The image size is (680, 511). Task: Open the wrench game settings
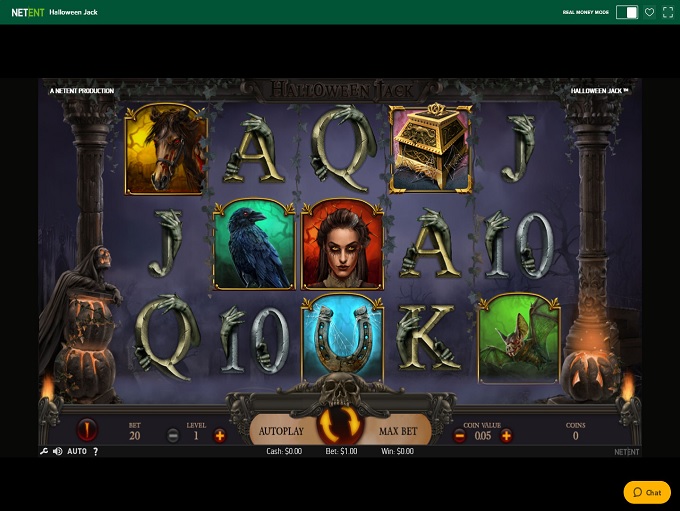(44, 452)
